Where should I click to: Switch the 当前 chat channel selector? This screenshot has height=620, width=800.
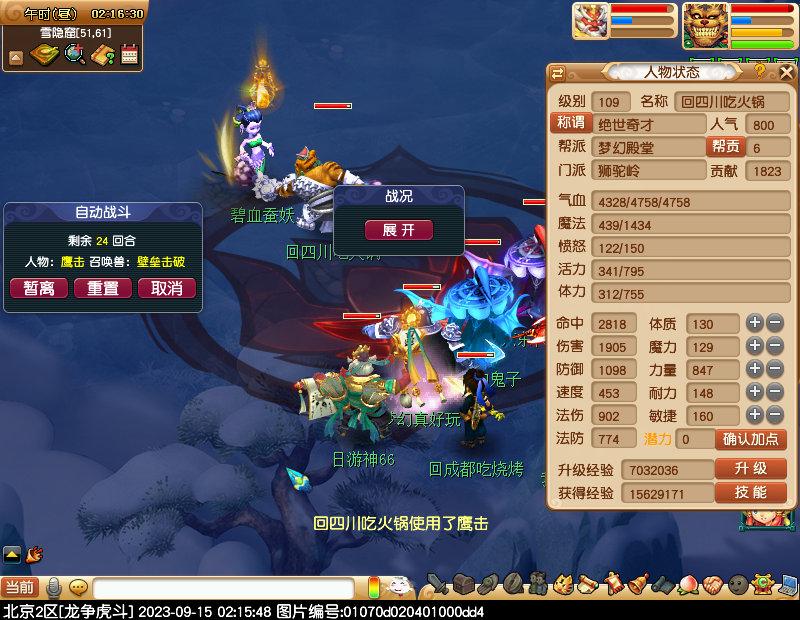[19, 588]
